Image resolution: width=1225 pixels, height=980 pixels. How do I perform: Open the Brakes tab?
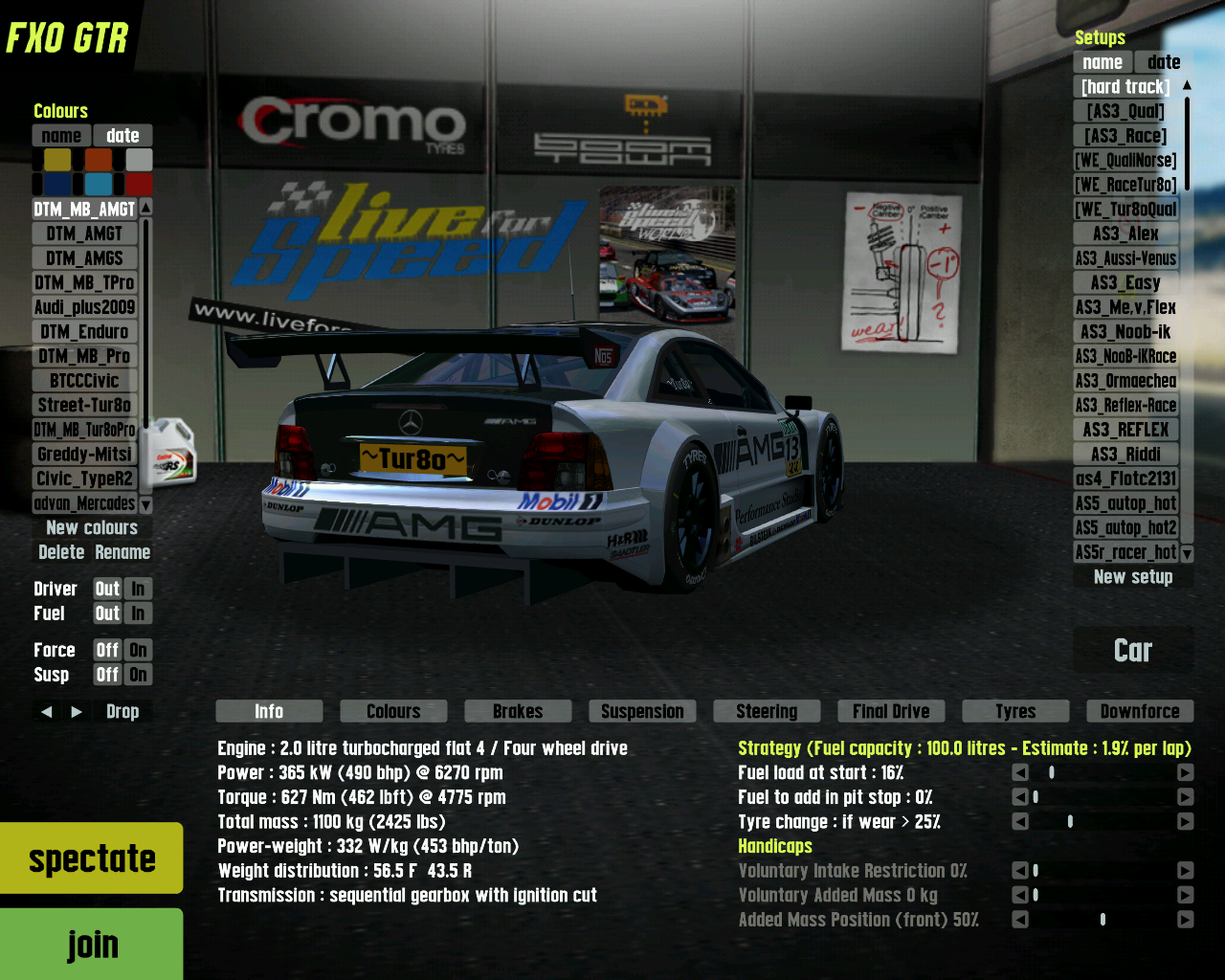pos(518,711)
